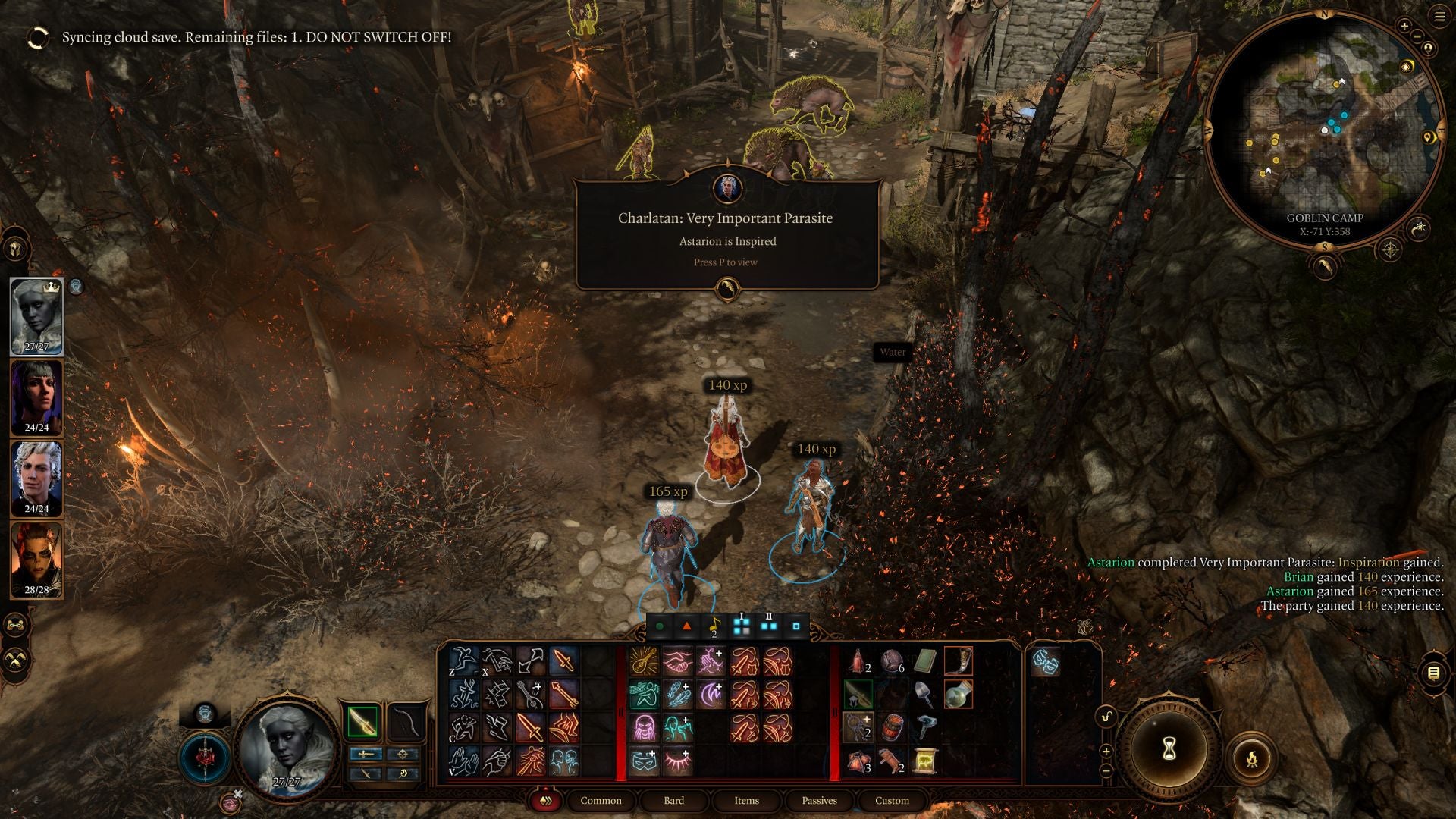Open the Very Important Parasite notification
Image resolution: width=1456 pixels, height=819 pixels.
(x=726, y=227)
